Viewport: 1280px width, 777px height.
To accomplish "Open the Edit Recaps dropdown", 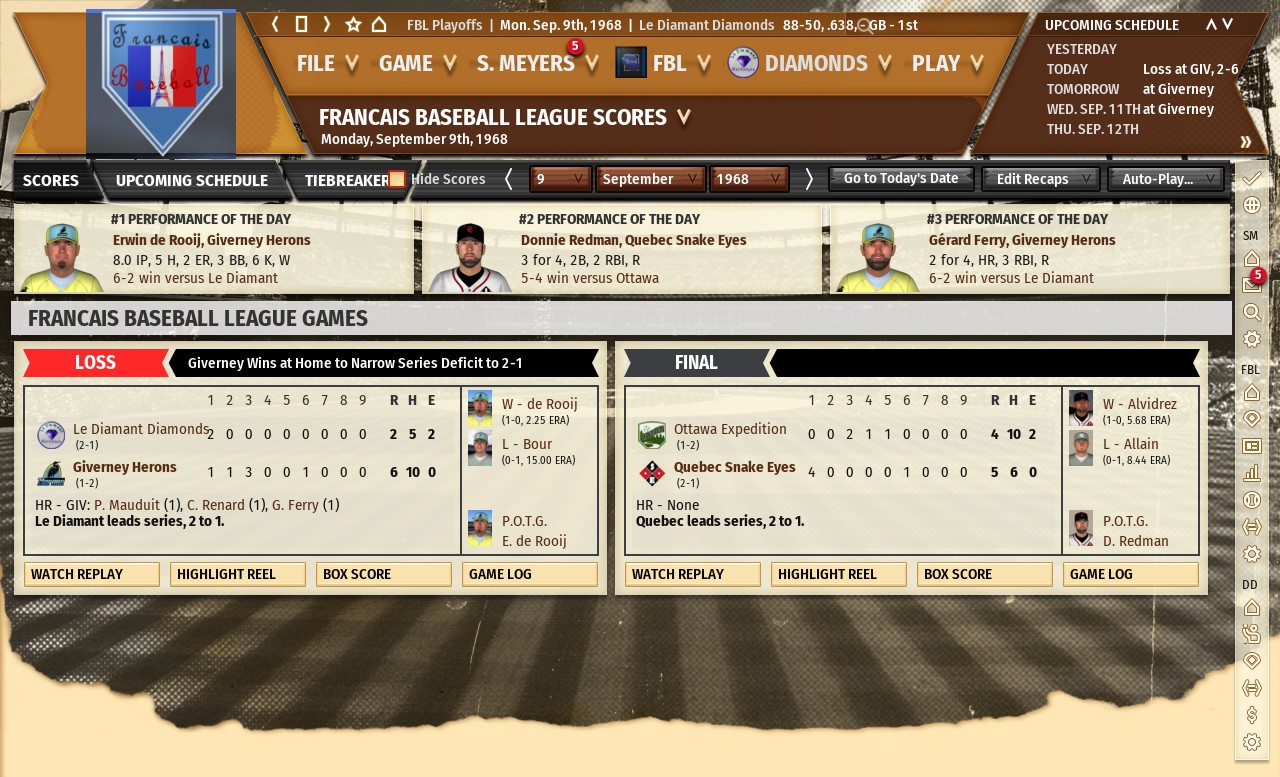I will point(1041,179).
